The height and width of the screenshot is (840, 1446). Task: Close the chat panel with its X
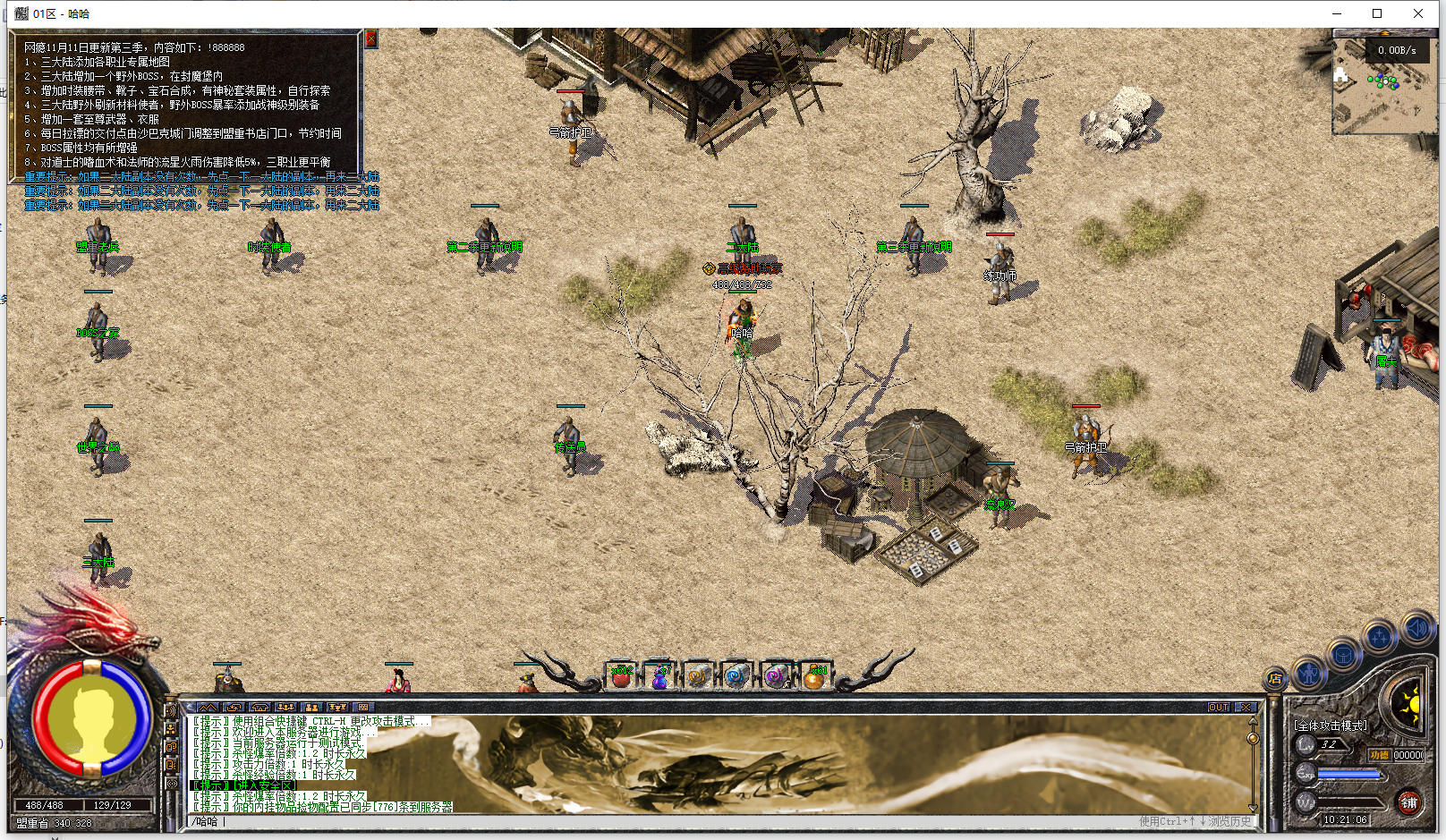pyautogui.click(x=1245, y=707)
